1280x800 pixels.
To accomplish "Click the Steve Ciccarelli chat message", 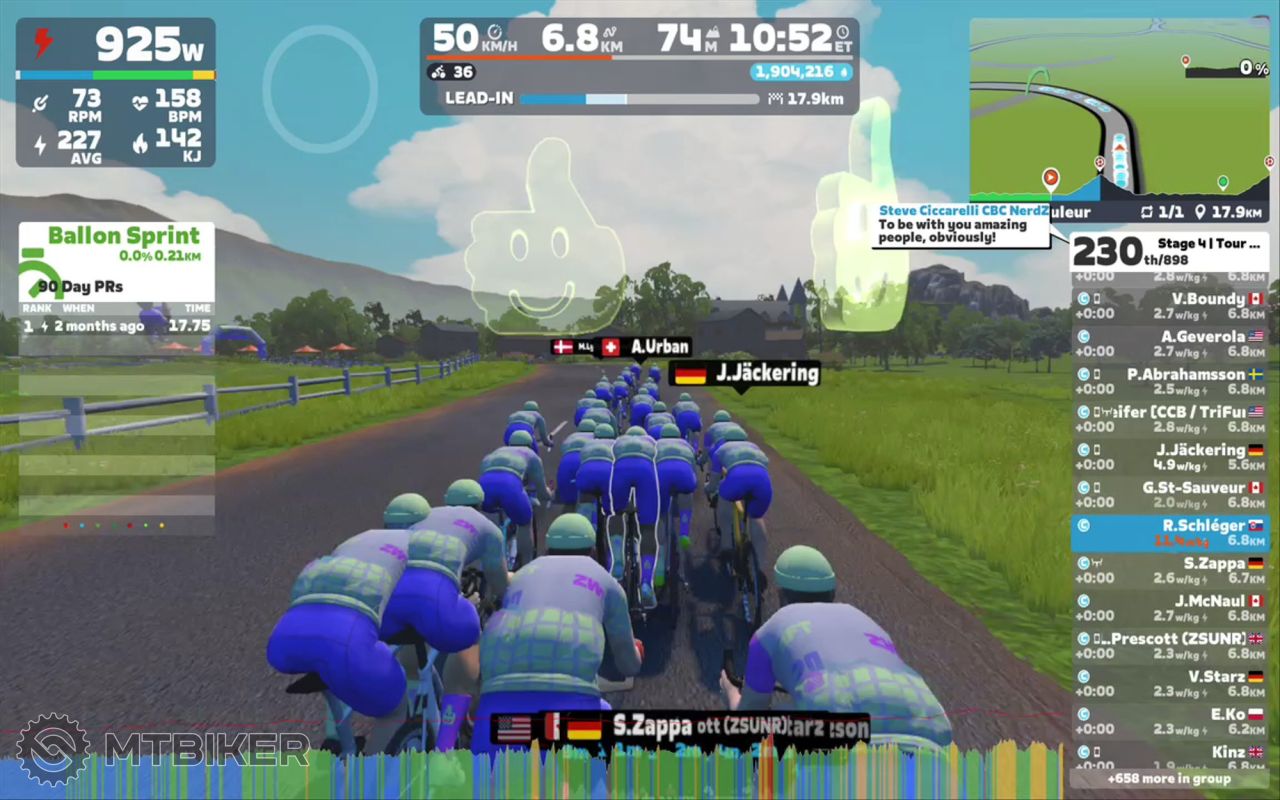I will pyautogui.click(x=961, y=225).
